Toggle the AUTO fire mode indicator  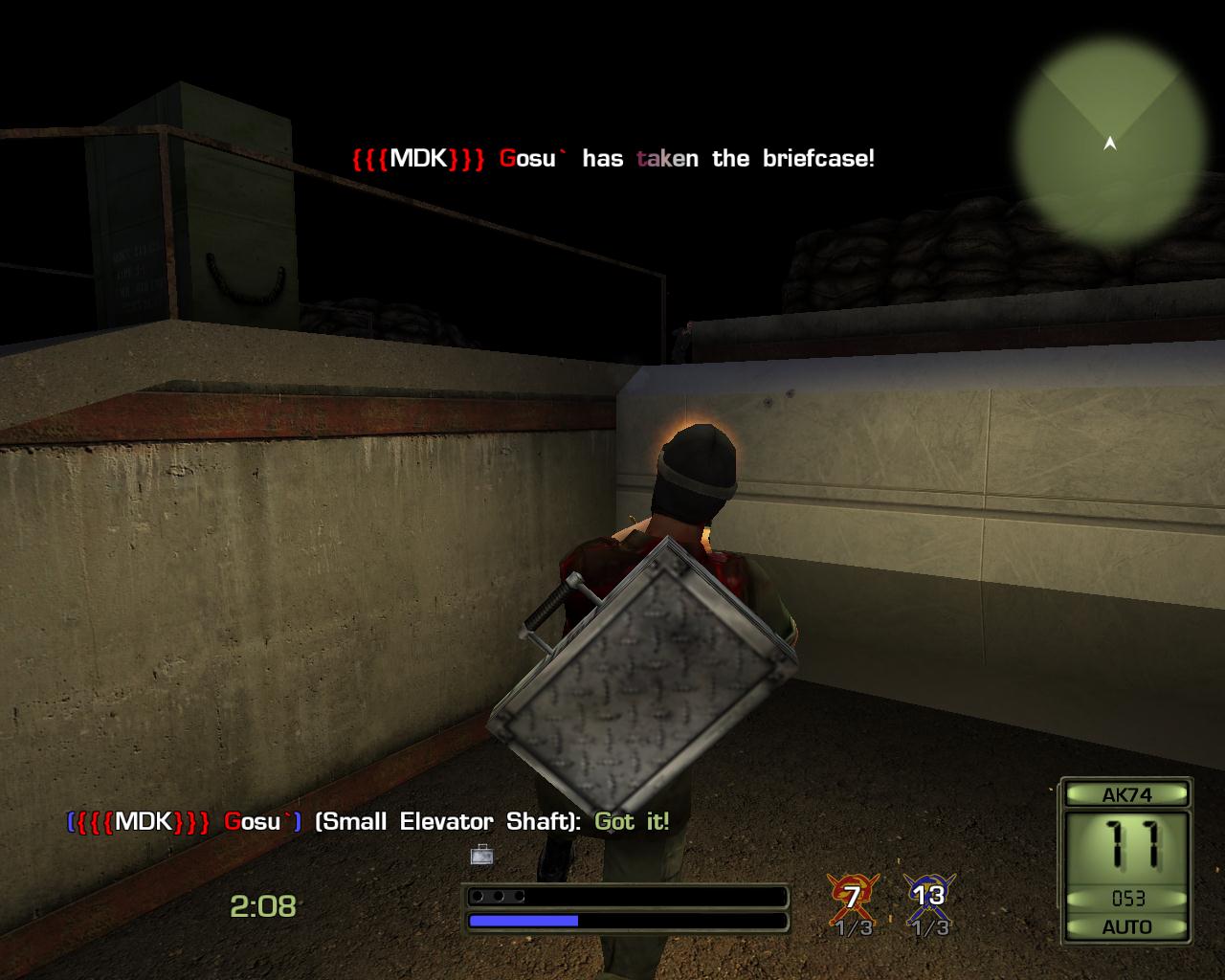[x=1126, y=926]
